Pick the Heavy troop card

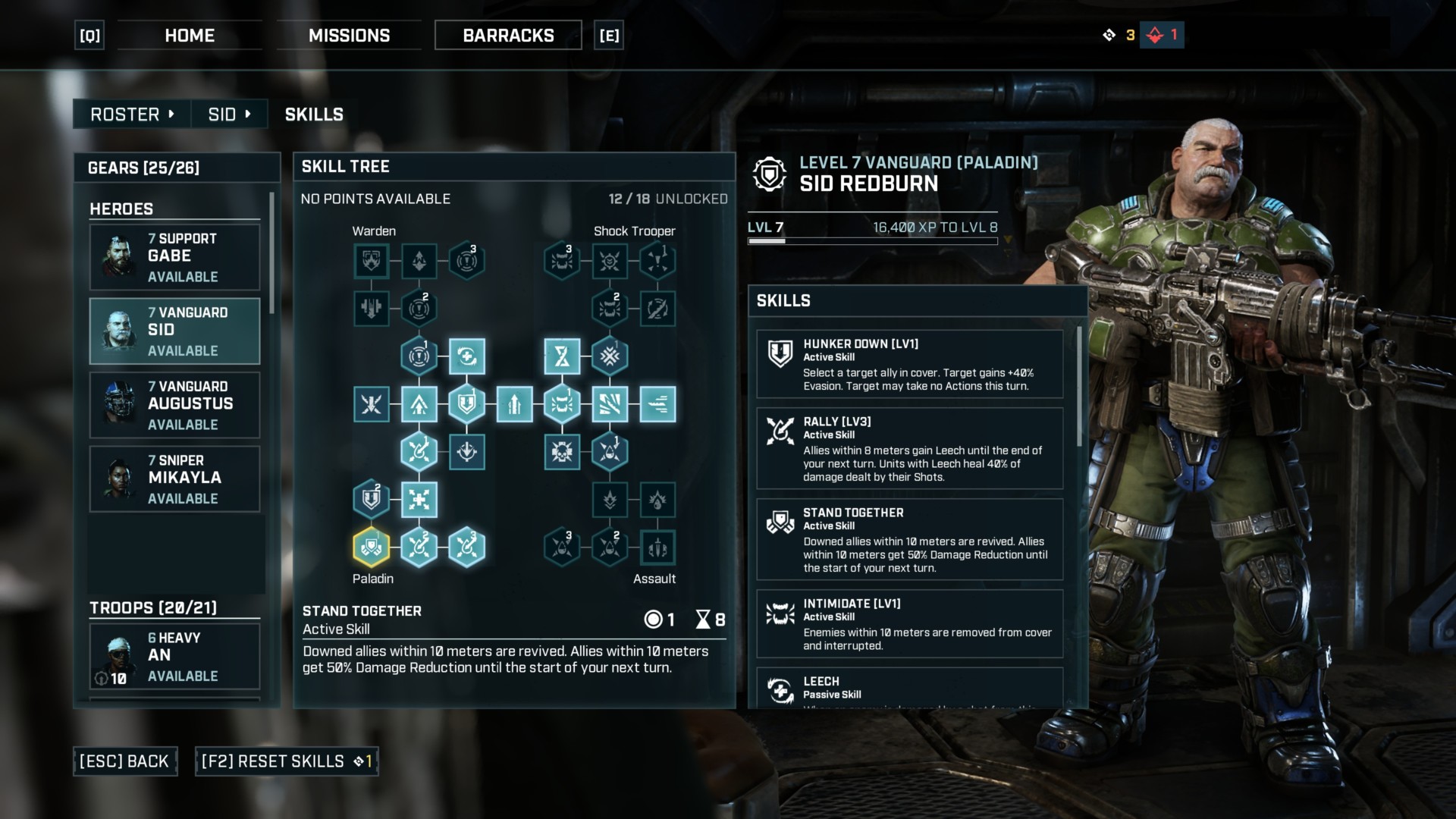point(174,656)
